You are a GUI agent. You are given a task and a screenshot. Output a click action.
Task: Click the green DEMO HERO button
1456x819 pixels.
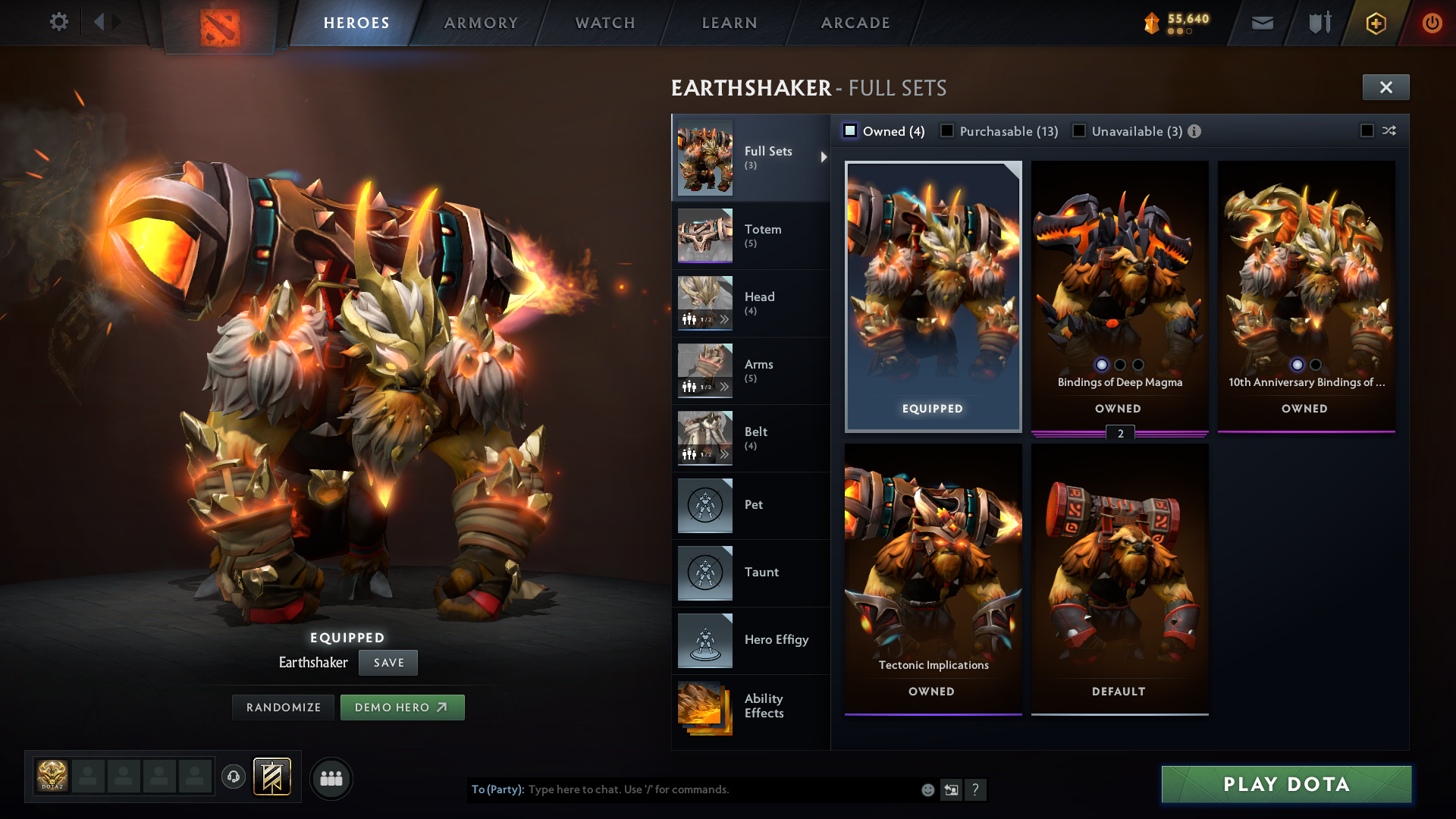[403, 707]
